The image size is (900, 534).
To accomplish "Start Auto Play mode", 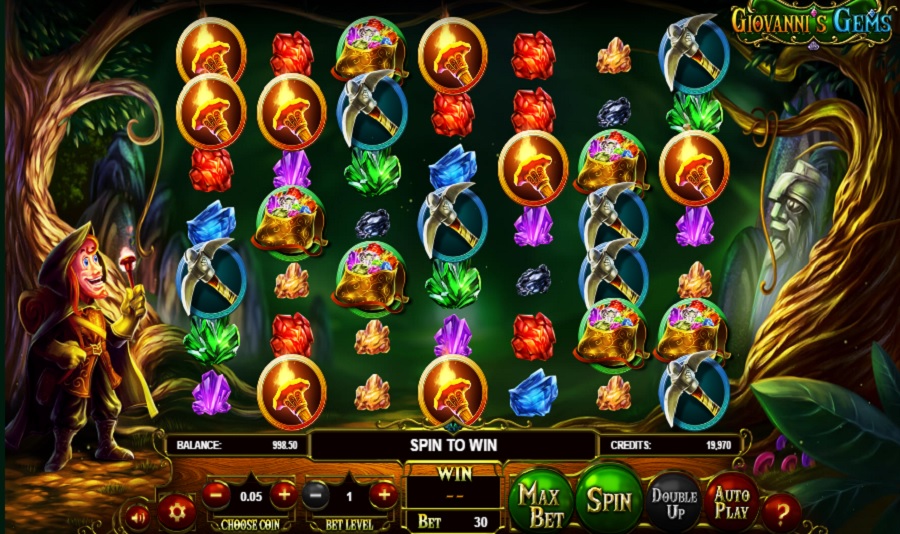I will click(x=733, y=499).
